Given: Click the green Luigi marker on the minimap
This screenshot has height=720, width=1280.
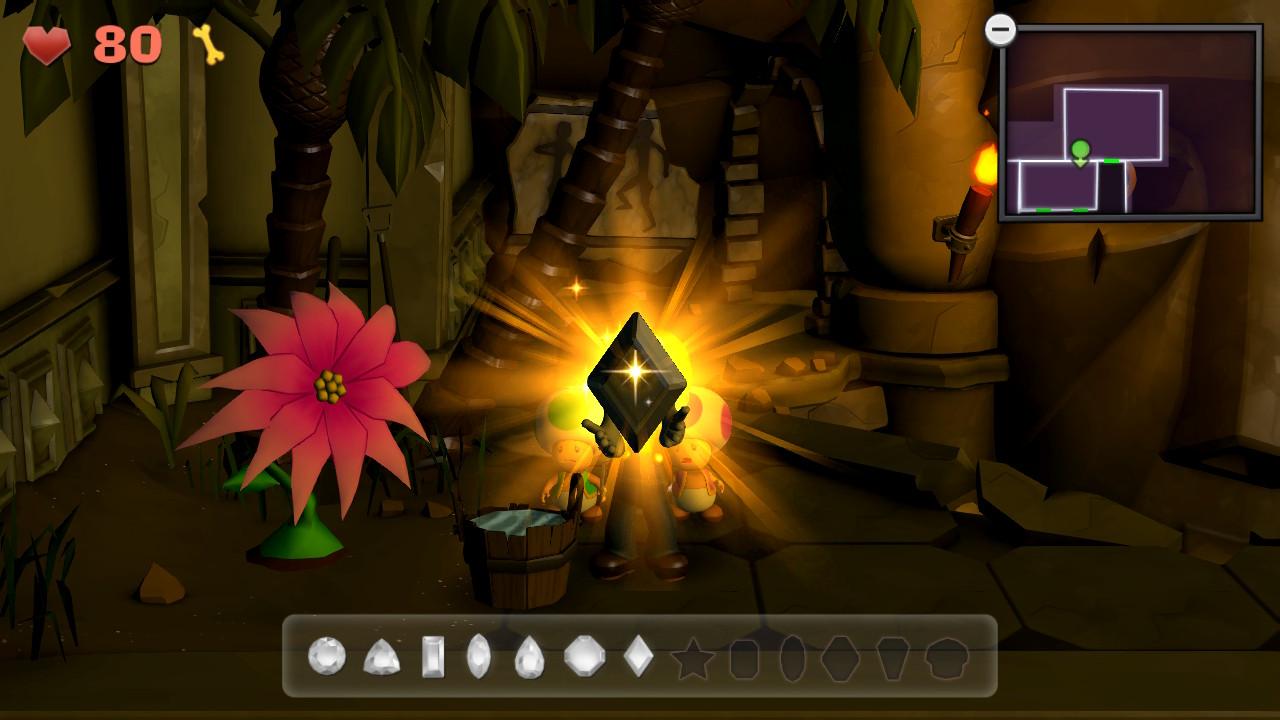Looking at the screenshot, I should 1080,152.
